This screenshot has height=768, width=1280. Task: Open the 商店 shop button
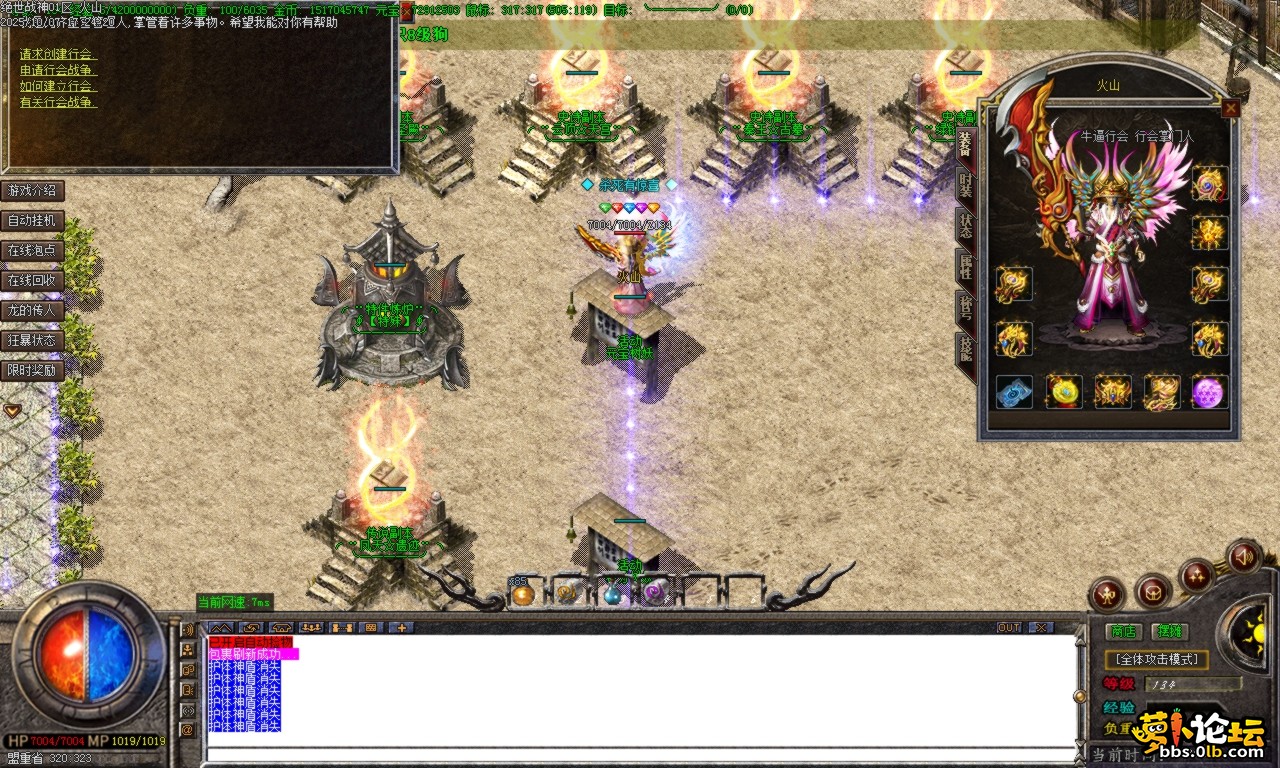(1123, 631)
